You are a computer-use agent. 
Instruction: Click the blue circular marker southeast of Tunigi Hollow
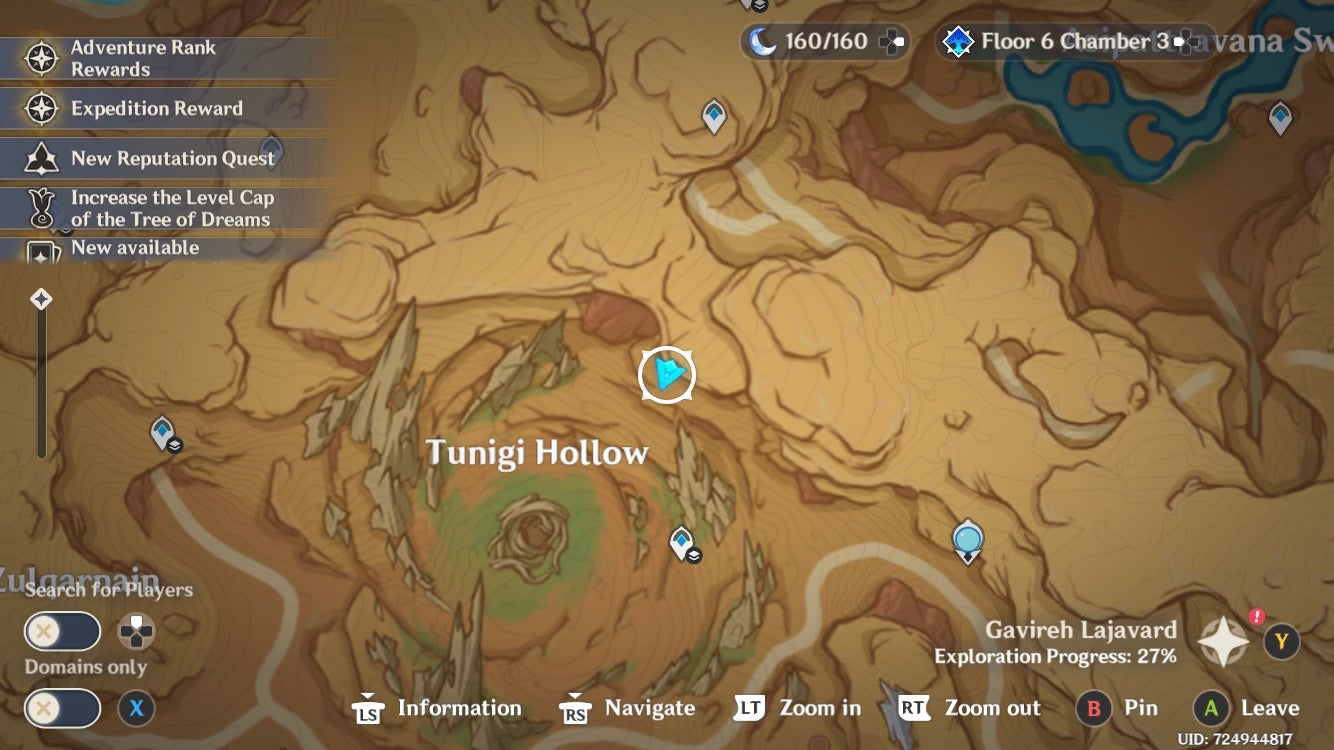(x=966, y=538)
